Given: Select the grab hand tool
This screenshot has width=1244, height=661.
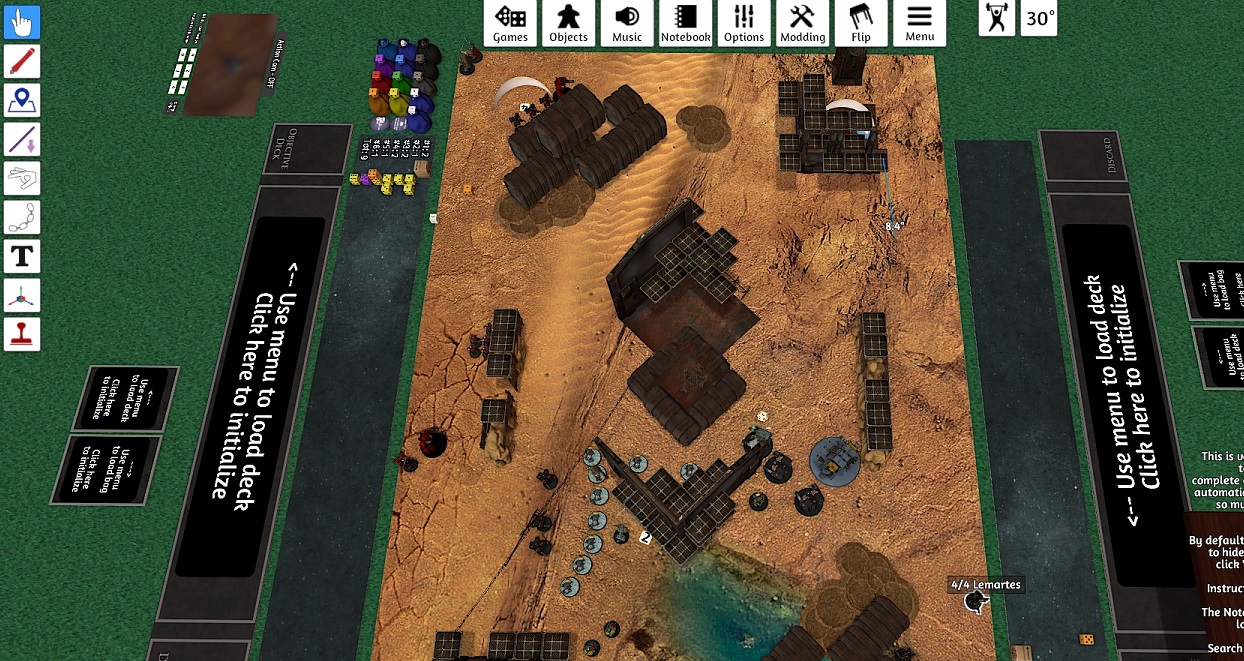Looking at the screenshot, I should 22,23.
